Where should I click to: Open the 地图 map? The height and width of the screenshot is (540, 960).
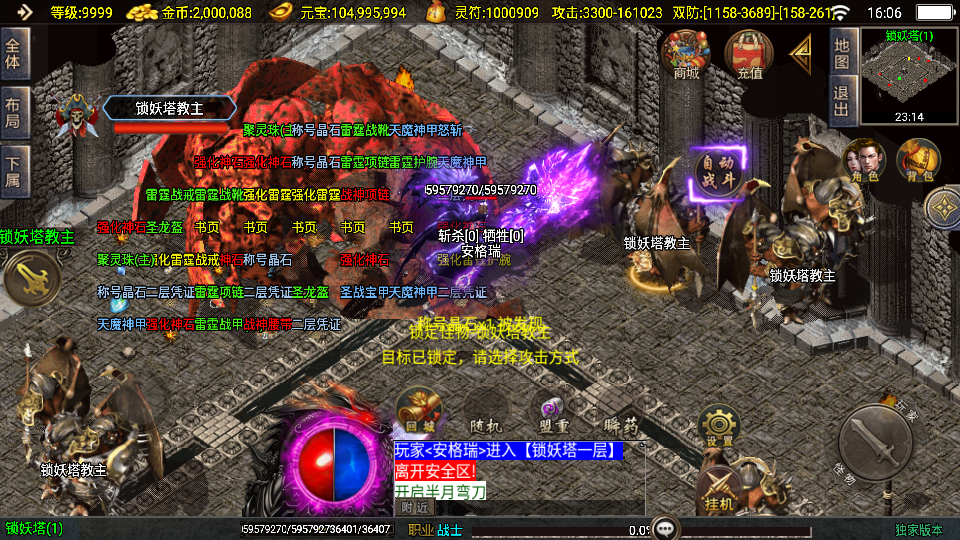click(x=842, y=54)
